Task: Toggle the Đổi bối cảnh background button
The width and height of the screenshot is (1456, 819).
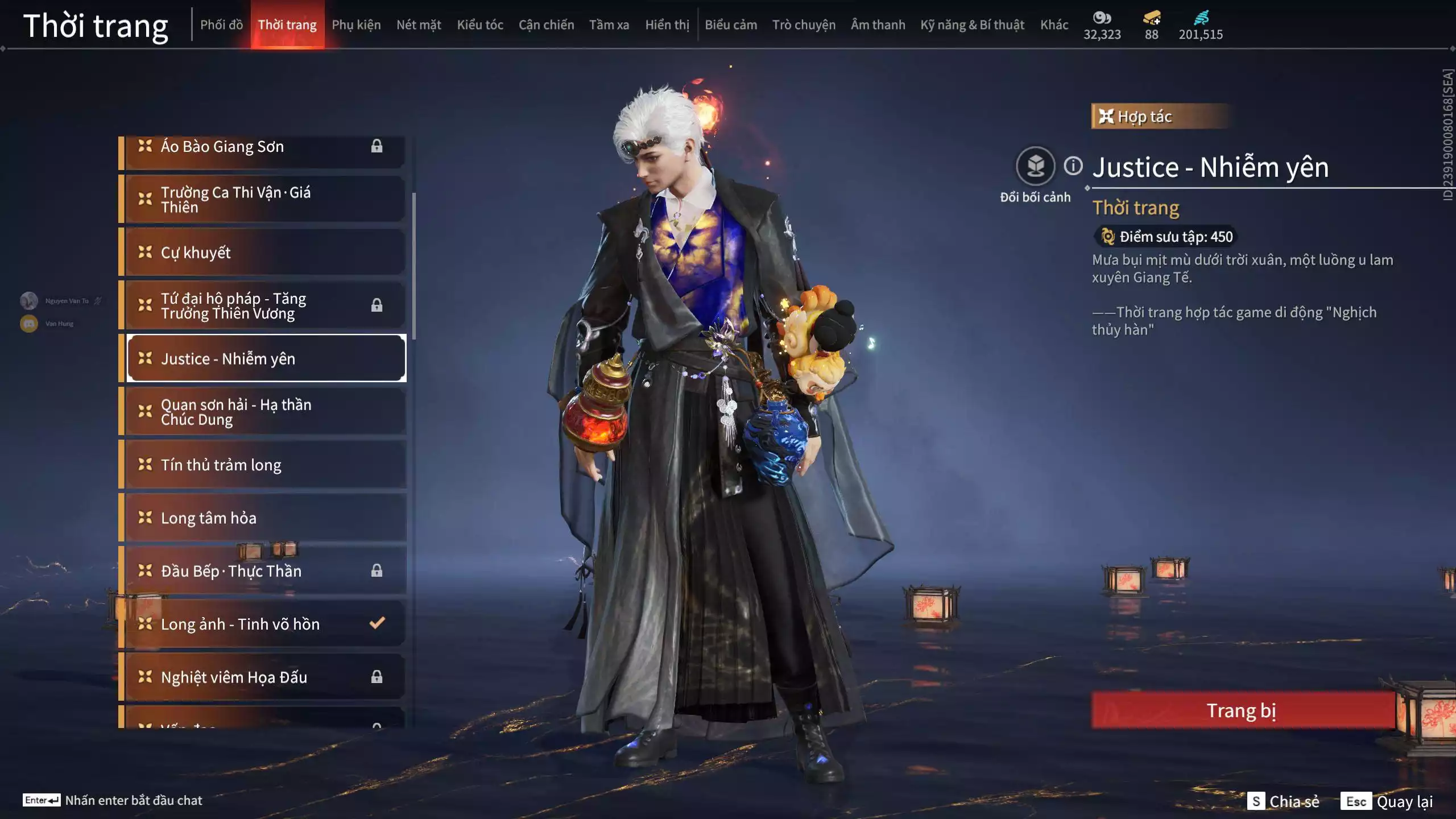Action: pos(1035,167)
